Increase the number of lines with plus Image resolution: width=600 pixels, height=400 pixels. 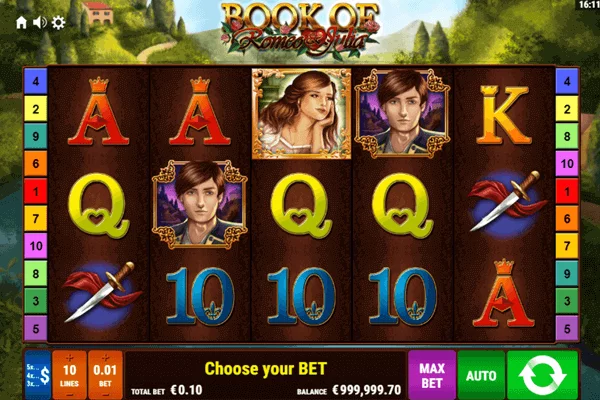(x=70, y=359)
